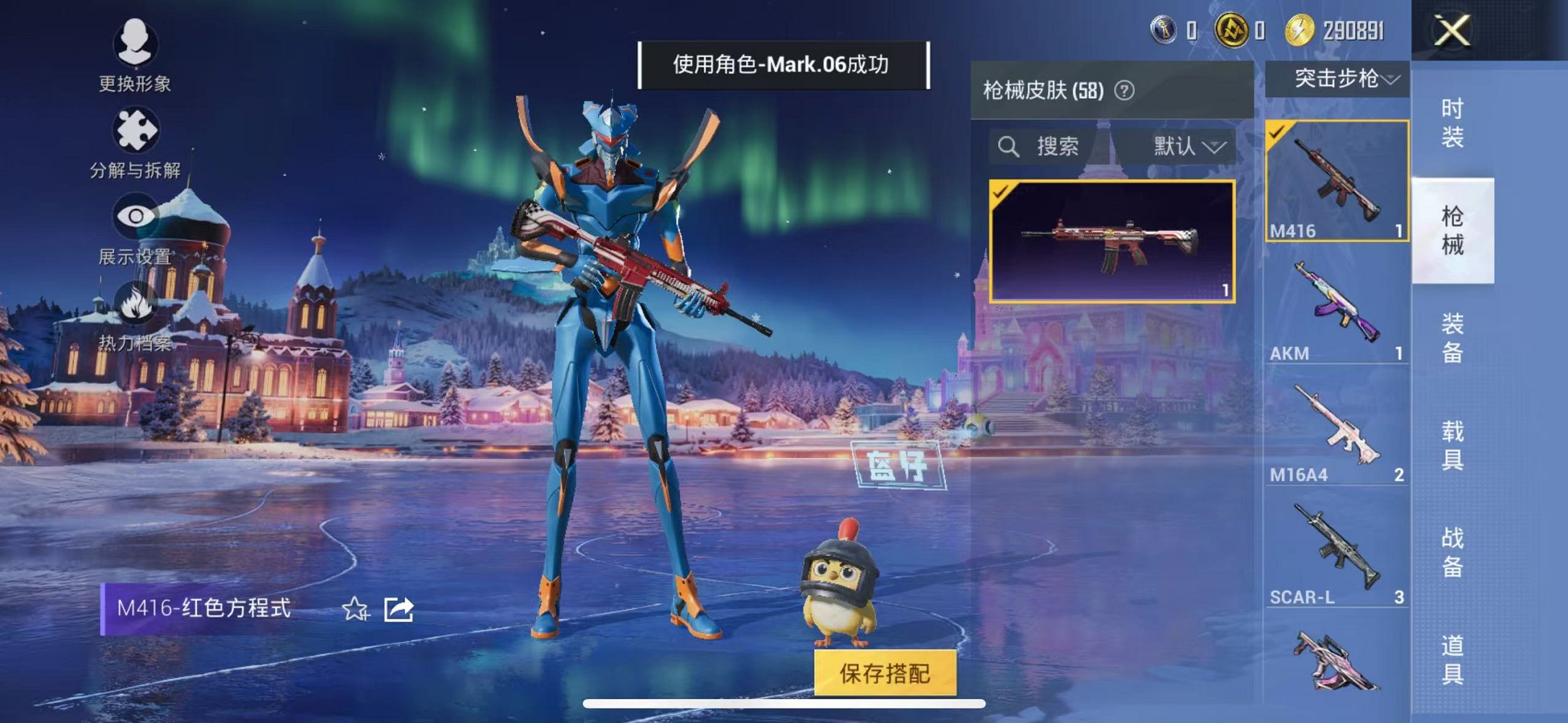The height and width of the screenshot is (723, 1568).
Task: Open the 热力档案 flame profile
Action: 134,304
